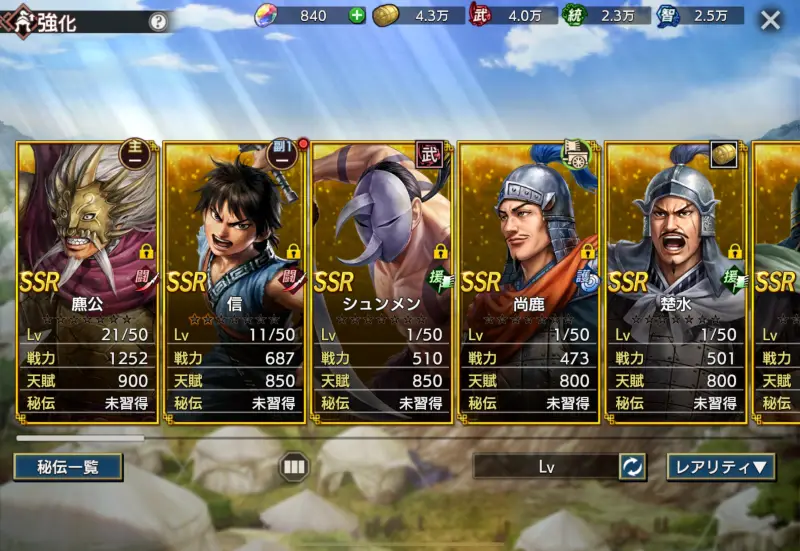The height and width of the screenshot is (551, 800).
Task: Choose the シュンメン character card
Action: pyautogui.click(x=381, y=282)
